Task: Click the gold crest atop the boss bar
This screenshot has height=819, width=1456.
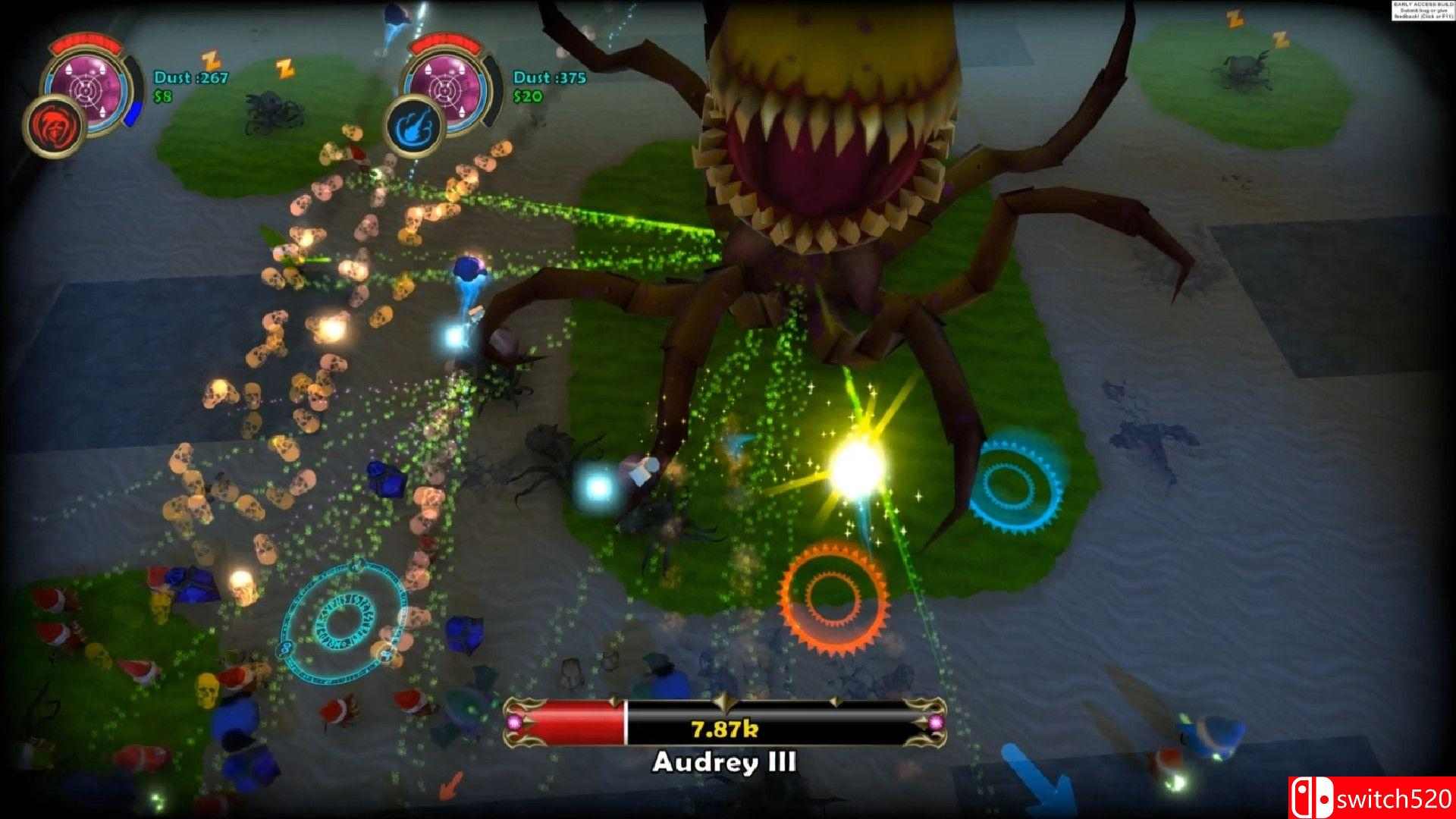Action: (725, 701)
